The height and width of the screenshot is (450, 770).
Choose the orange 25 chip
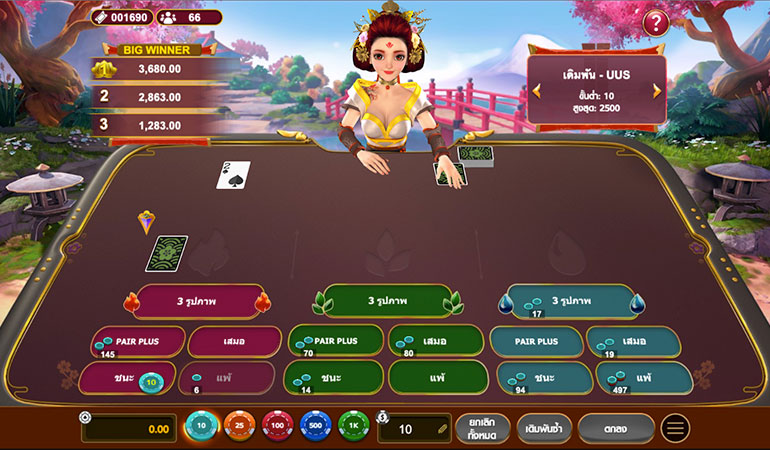(239, 428)
